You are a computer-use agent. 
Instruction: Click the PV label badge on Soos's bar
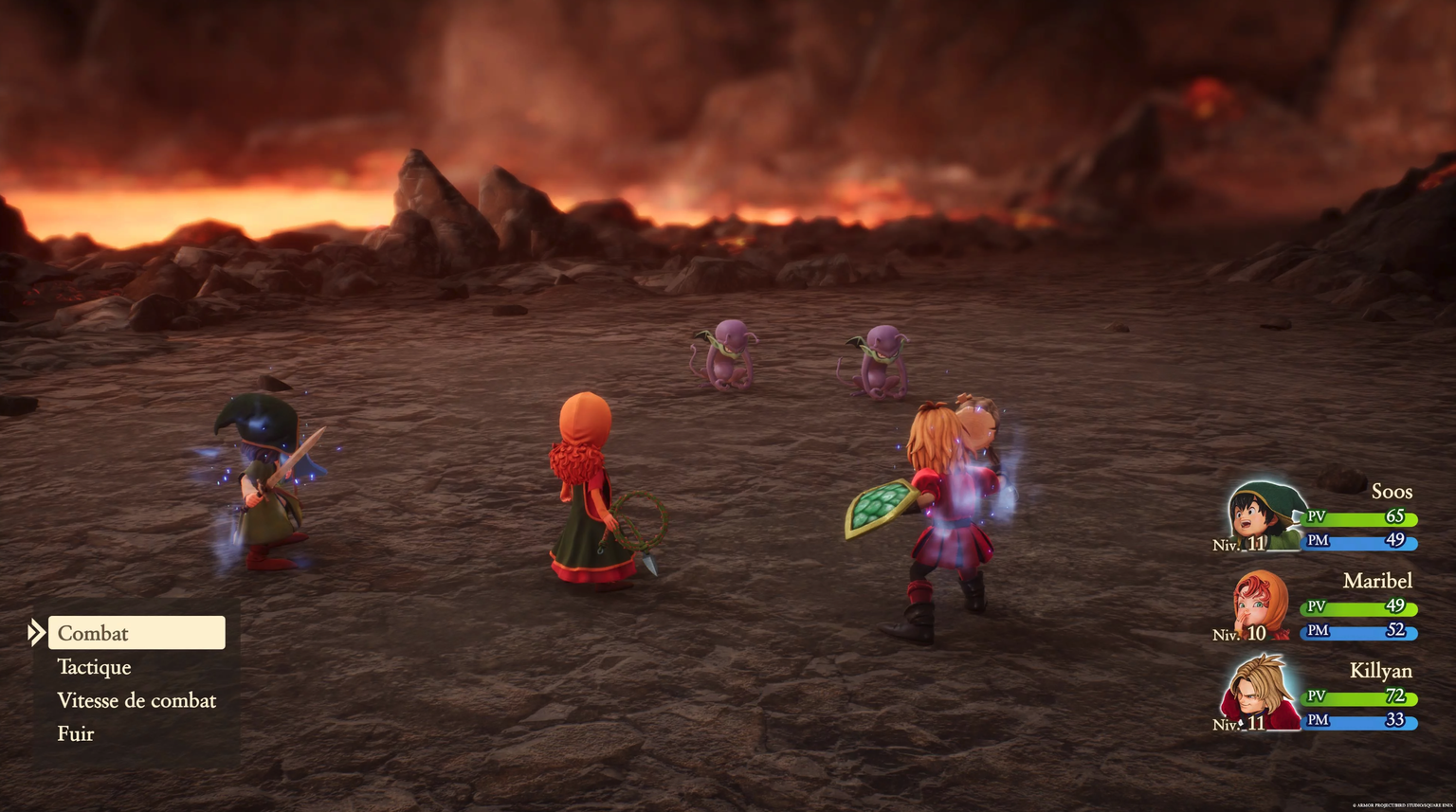[x=1316, y=518]
